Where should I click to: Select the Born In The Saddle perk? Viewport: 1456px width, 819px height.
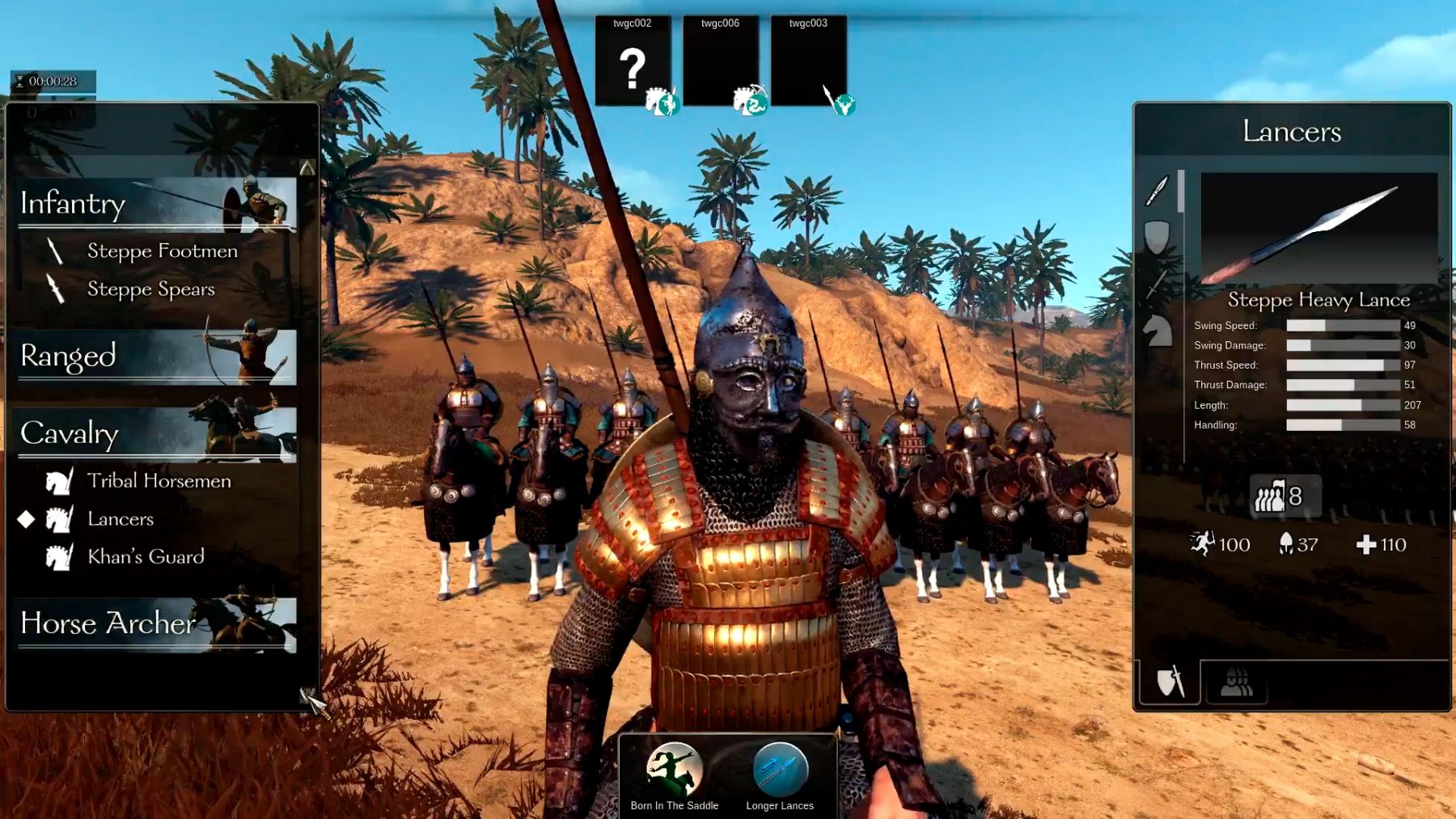pos(674,770)
